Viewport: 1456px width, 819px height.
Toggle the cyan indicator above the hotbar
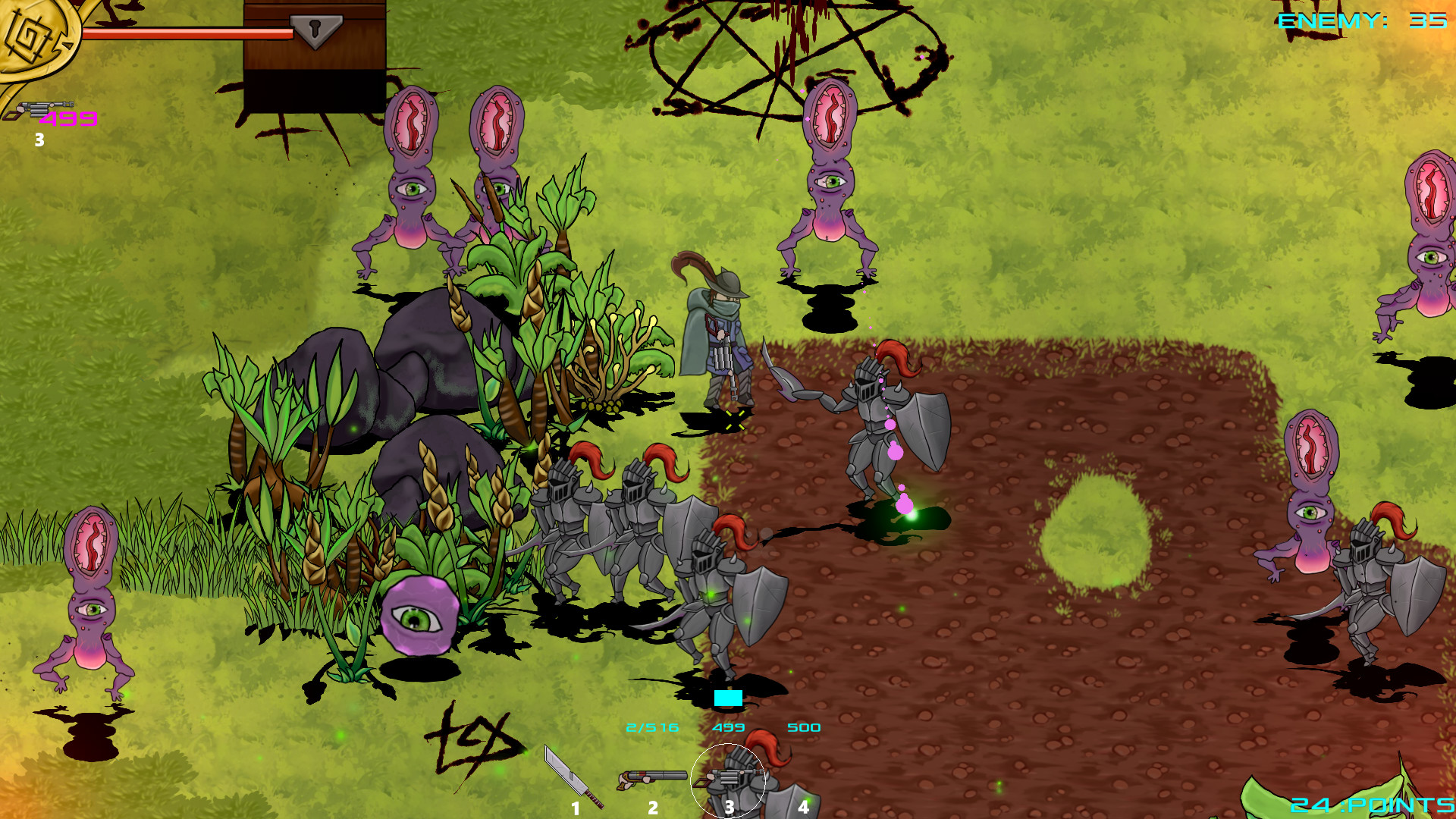click(x=726, y=696)
